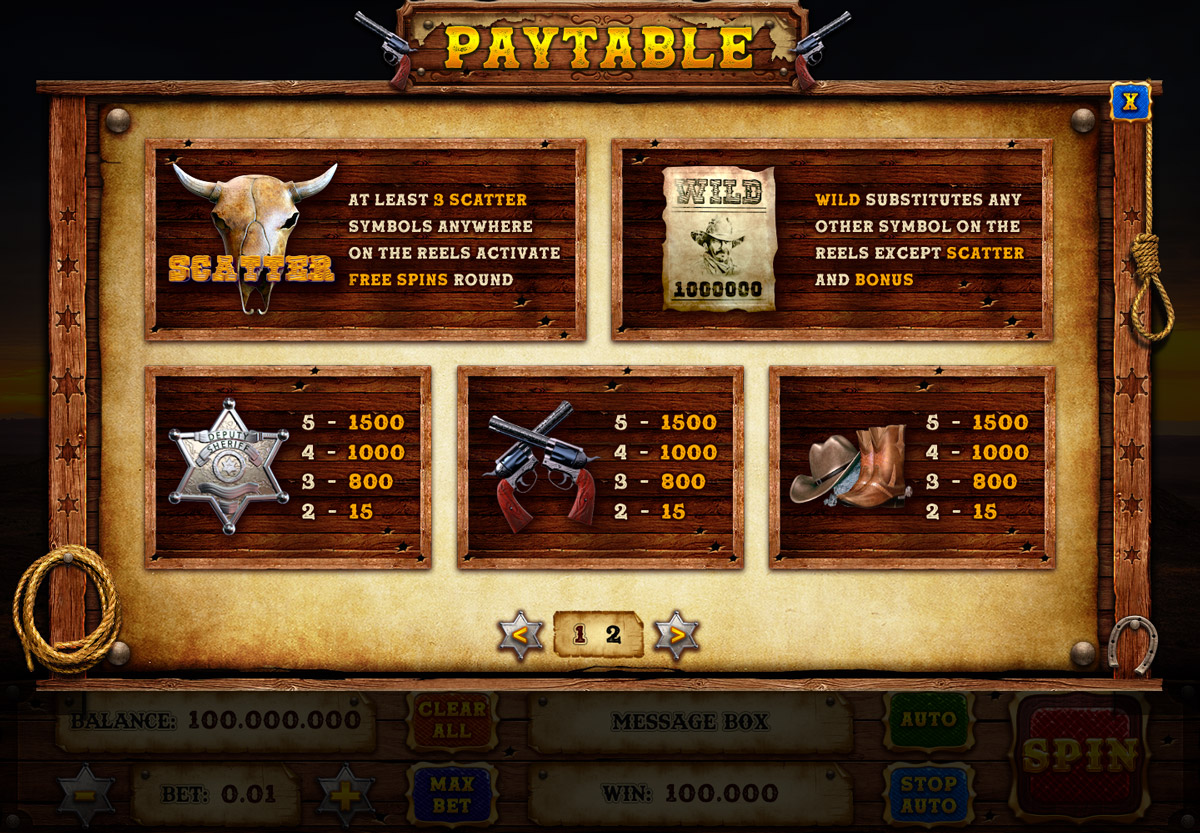Increase the bet with the plus star
The height and width of the screenshot is (833, 1200).
pyautogui.click(x=346, y=795)
